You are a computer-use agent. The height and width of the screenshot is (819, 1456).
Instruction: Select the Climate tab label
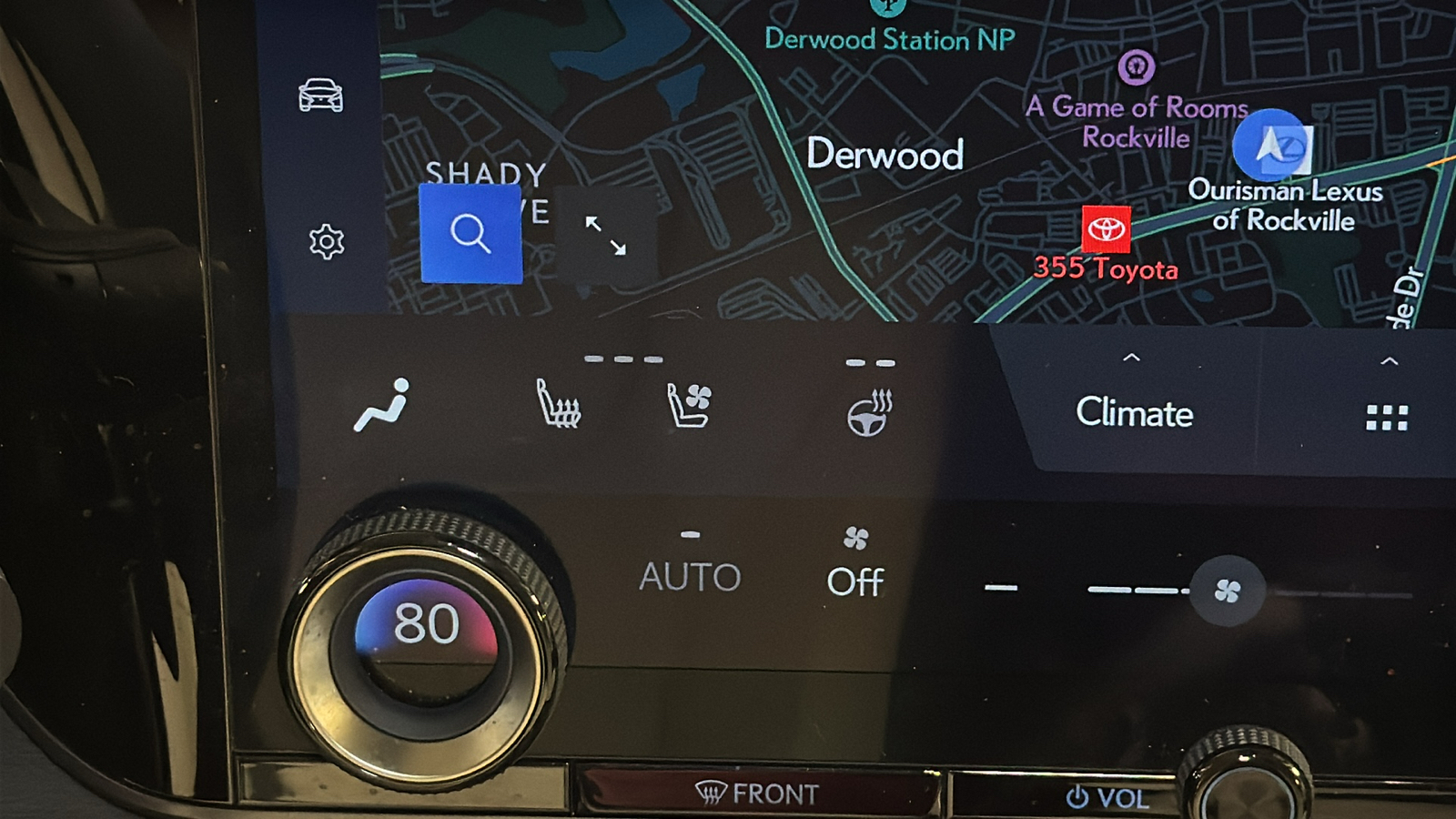point(1133,414)
